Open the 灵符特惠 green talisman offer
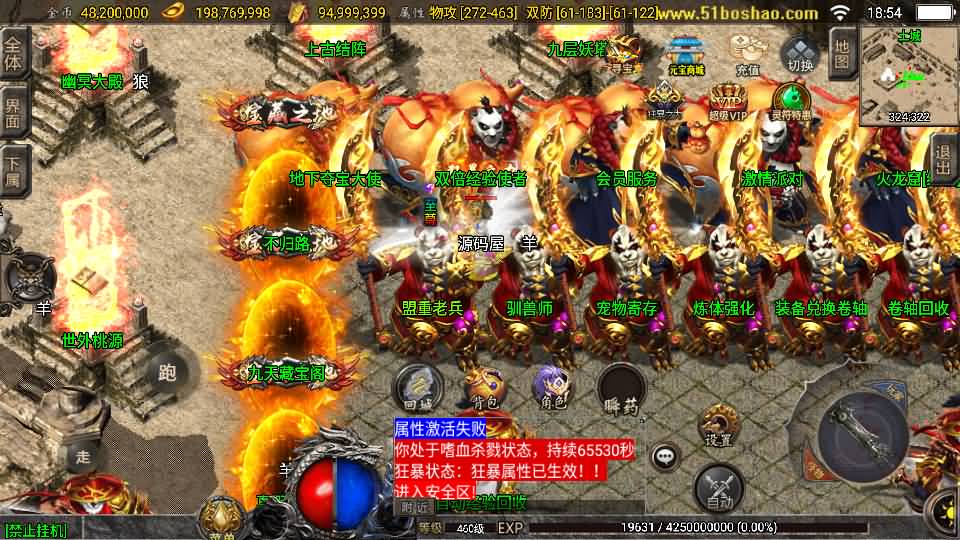The height and width of the screenshot is (540, 960). (791, 102)
